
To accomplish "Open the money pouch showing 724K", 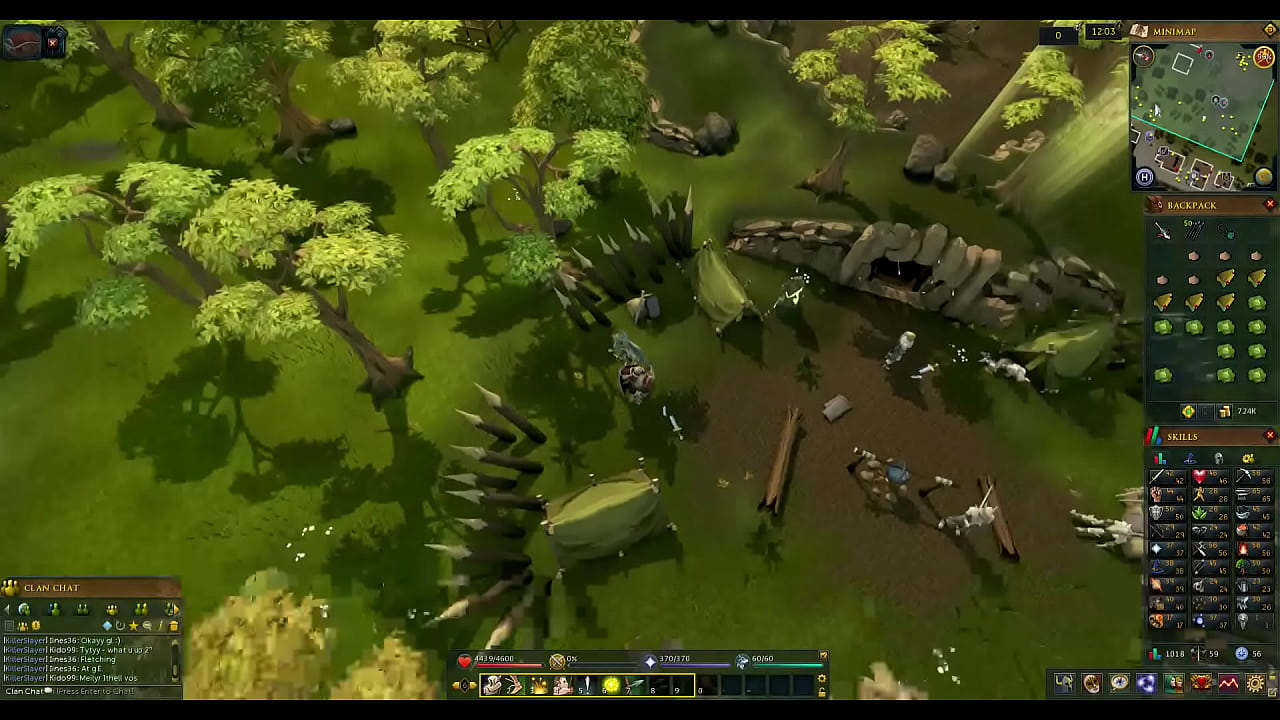I will point(1225,412).
